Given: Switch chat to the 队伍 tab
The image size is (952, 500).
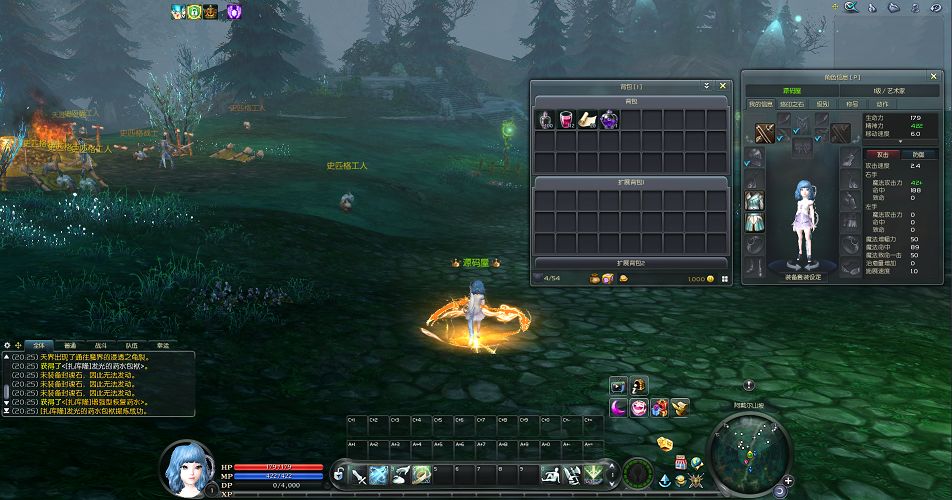Looking at the screenshot, I should 132,345.
